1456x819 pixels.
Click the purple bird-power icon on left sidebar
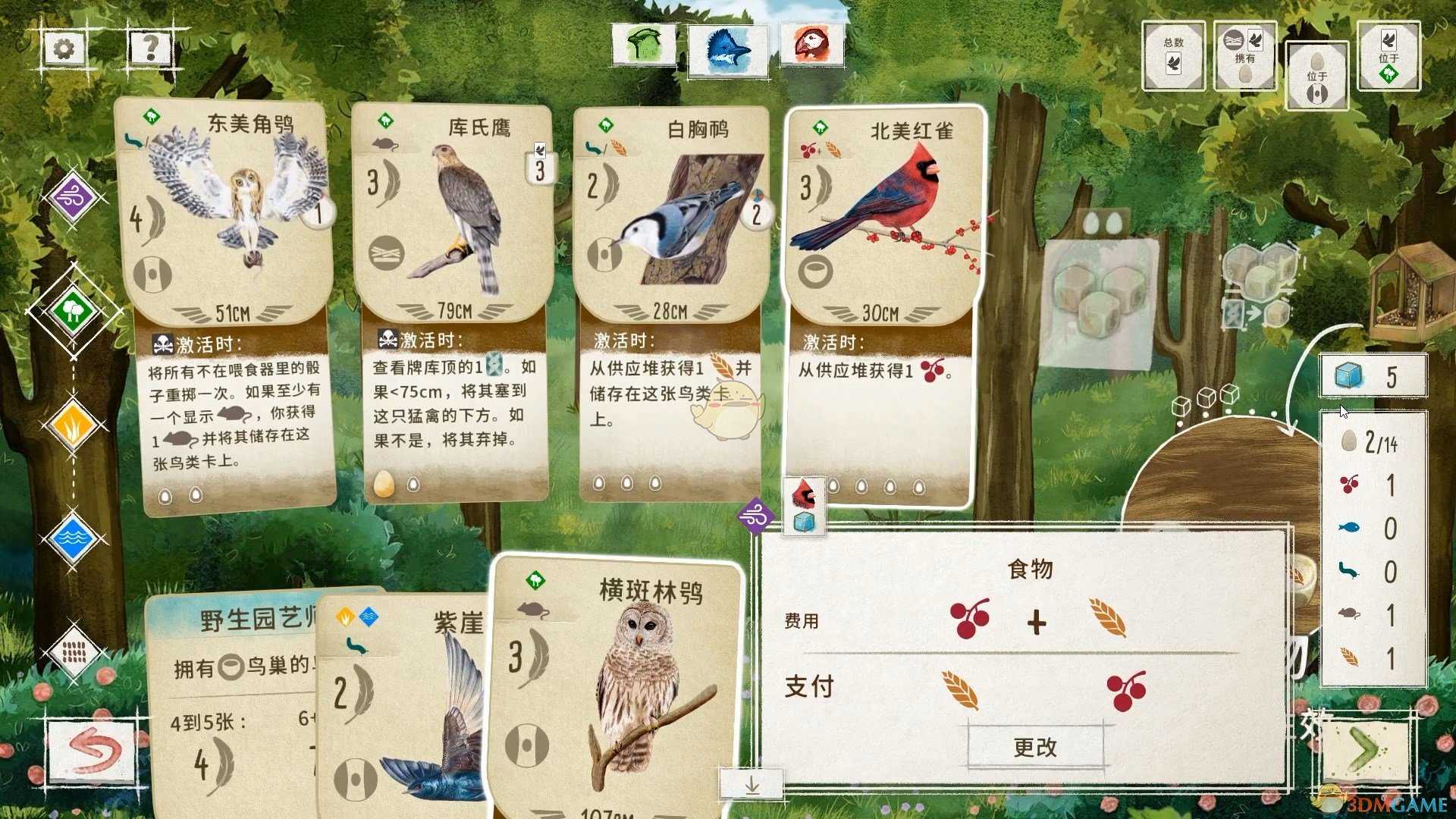click(72, 196)
